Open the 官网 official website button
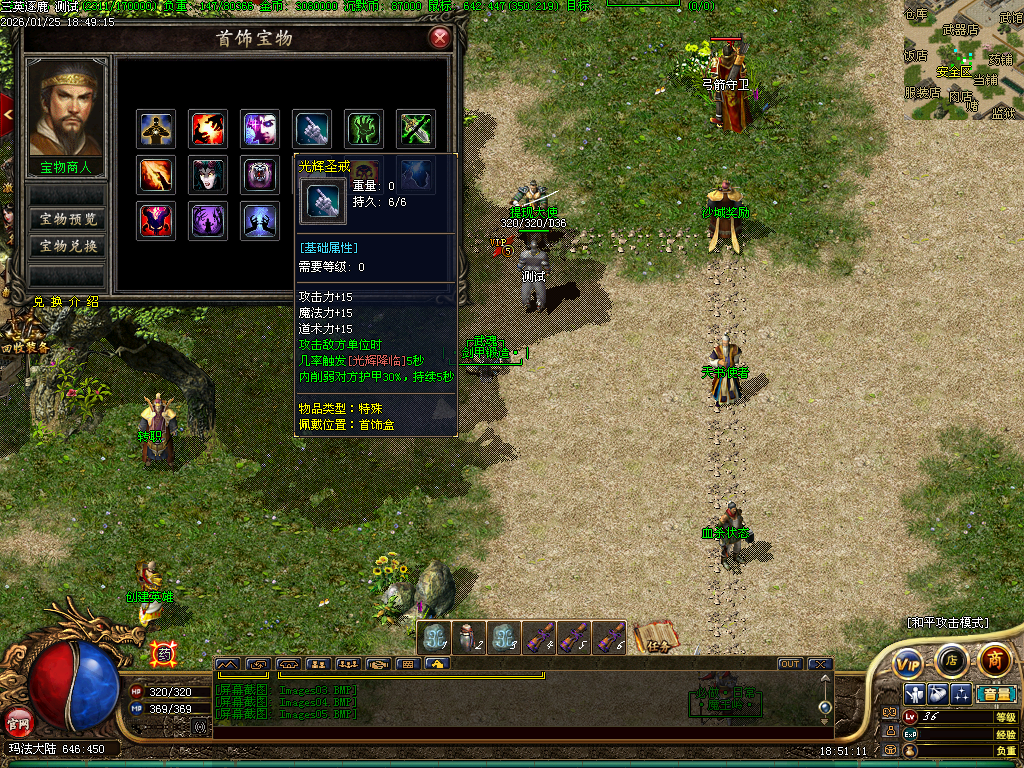Screen dimensions: 1024x768 coord(17,720)
